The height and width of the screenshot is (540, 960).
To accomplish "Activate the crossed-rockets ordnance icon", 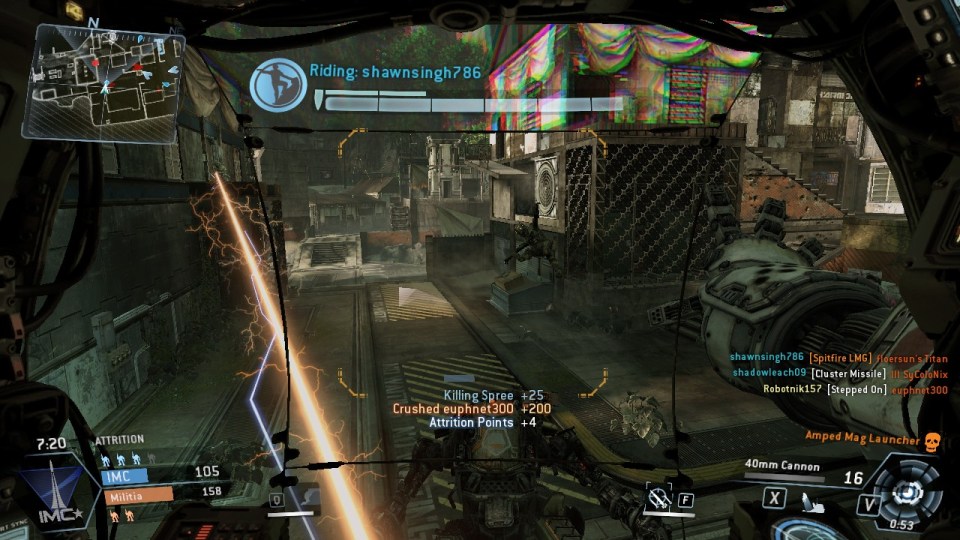I will [659, 497].
